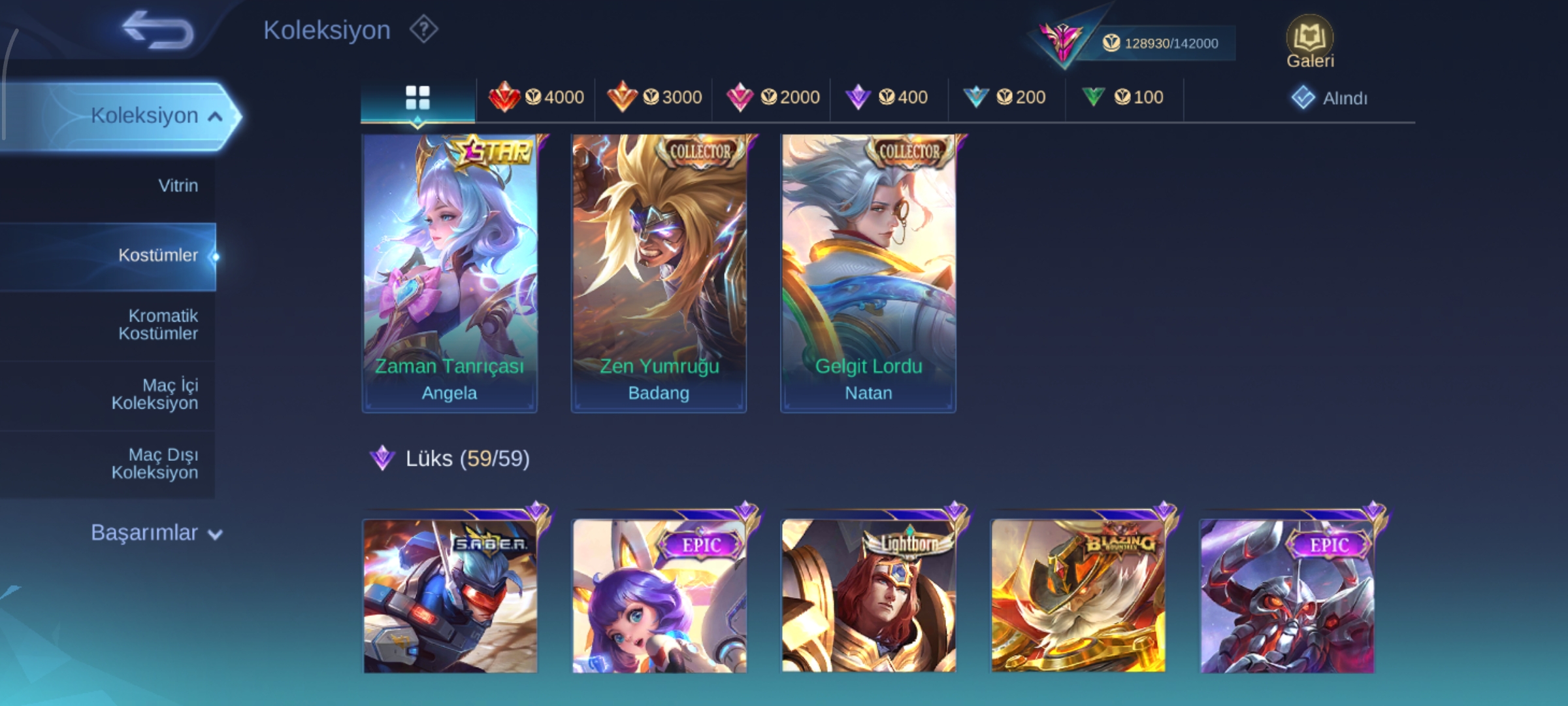Select the 100 point tier tab
The width and height of the screenshot is (1568, 706).
pos(1122,98)
